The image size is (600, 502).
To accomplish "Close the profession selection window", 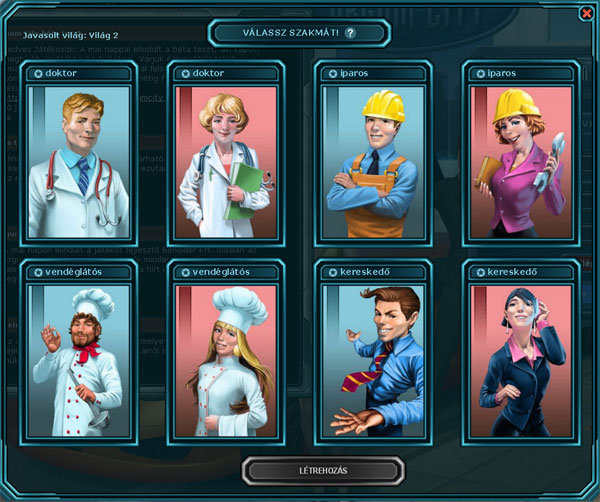I will [x=586, y=13].
